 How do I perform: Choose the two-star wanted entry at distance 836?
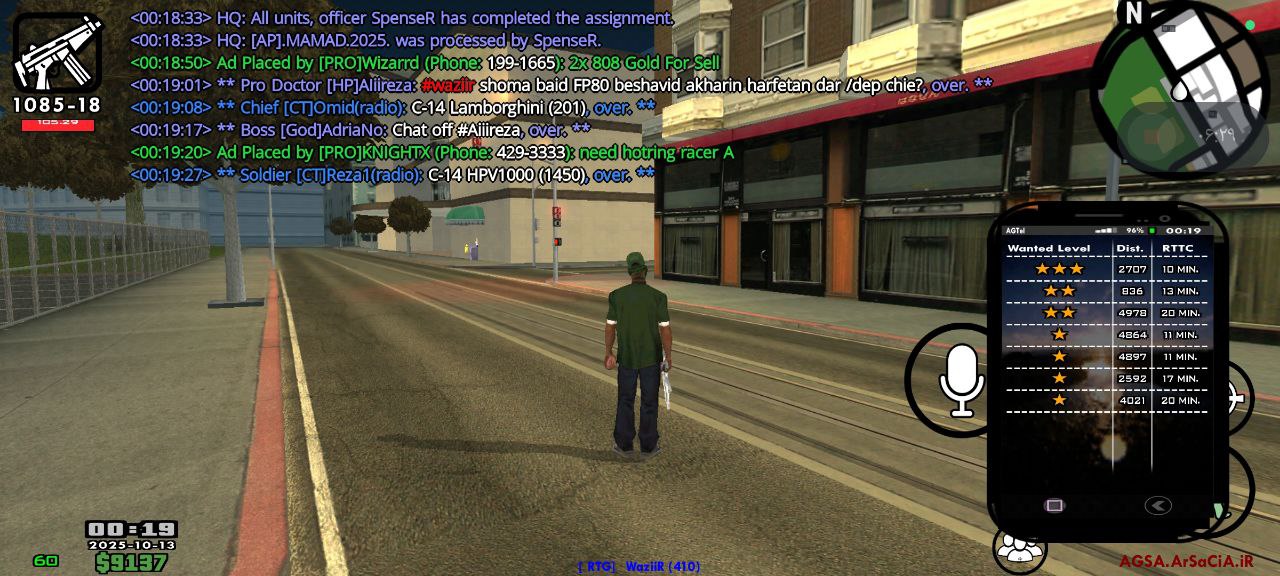[1105, 291]
